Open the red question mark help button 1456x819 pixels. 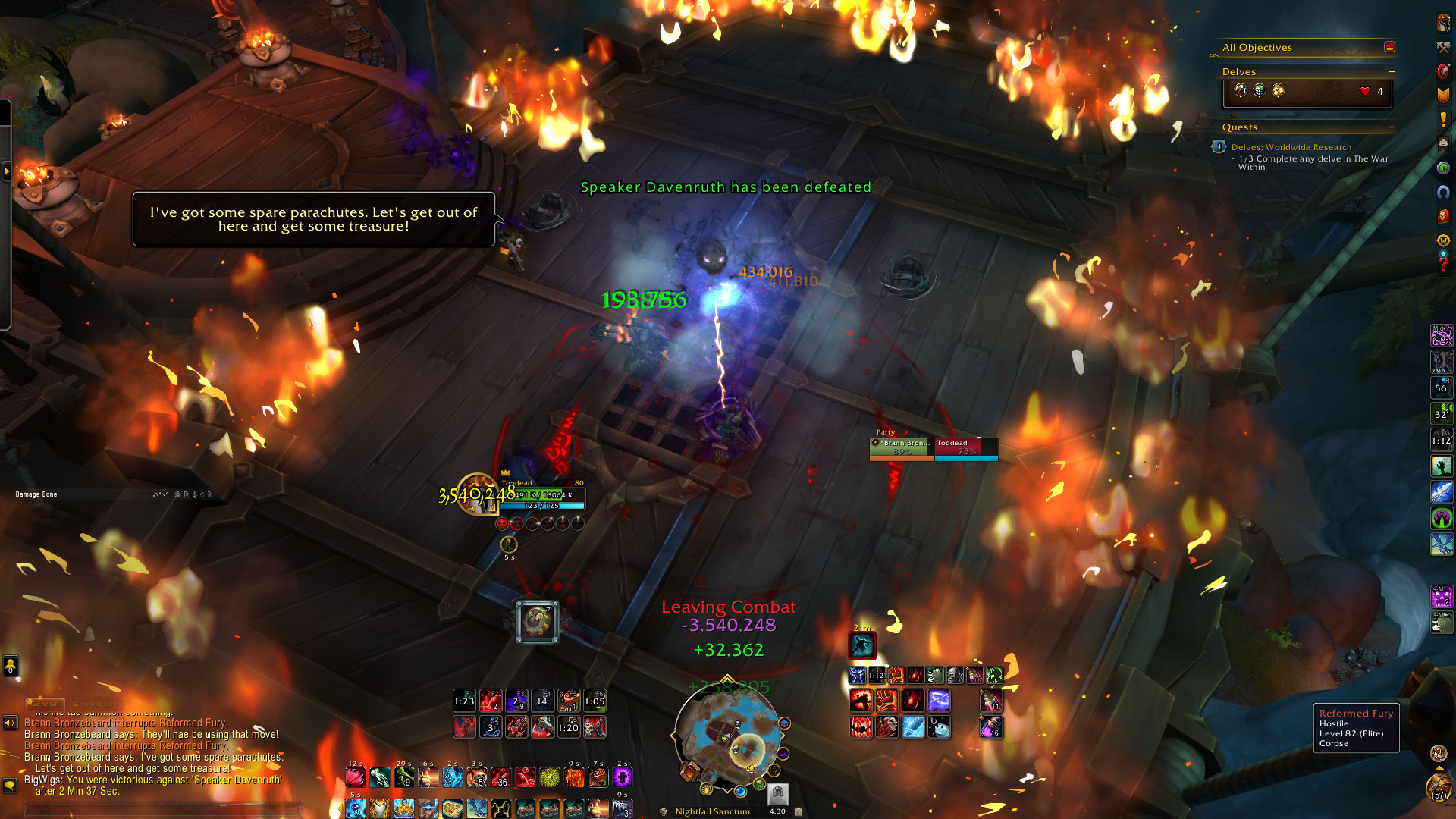[x=1443, y=265]
